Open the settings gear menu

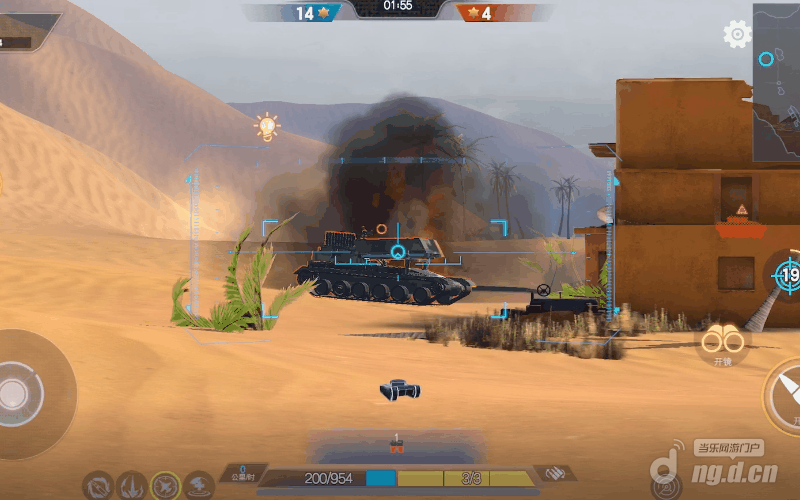pyautogui.click(x=737, y=35)
